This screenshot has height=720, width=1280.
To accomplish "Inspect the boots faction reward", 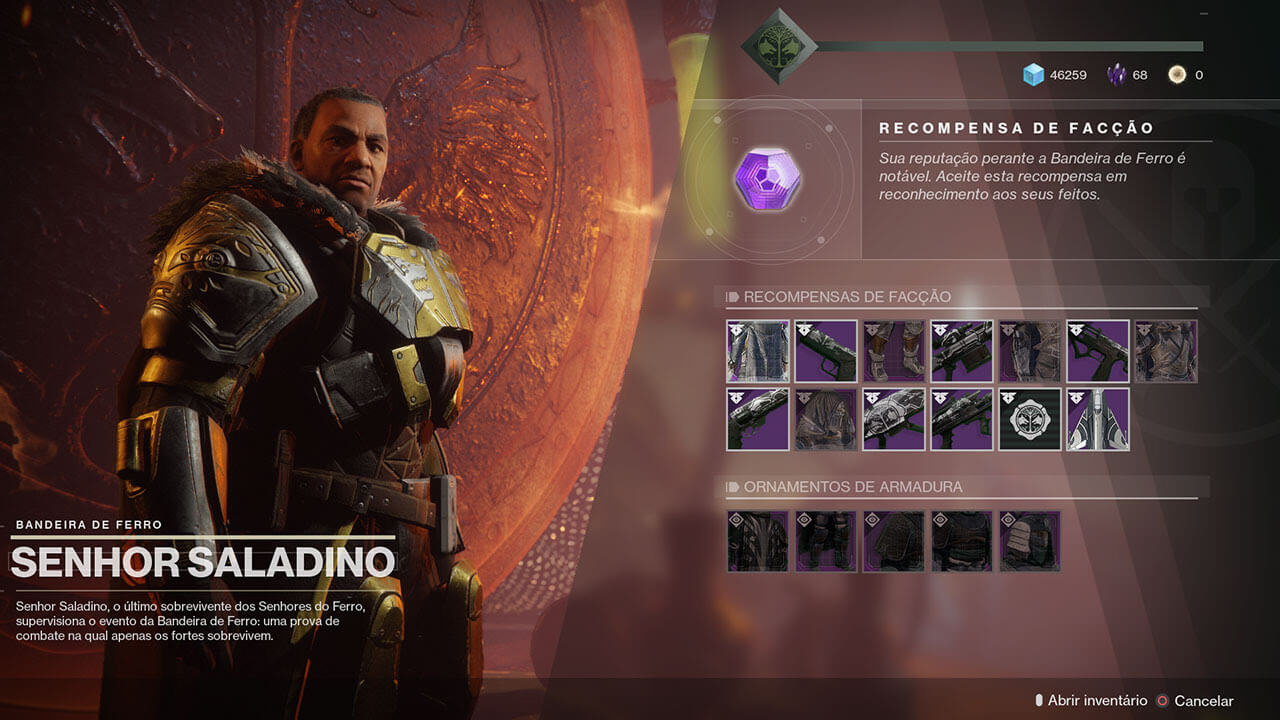I will 894,351.
